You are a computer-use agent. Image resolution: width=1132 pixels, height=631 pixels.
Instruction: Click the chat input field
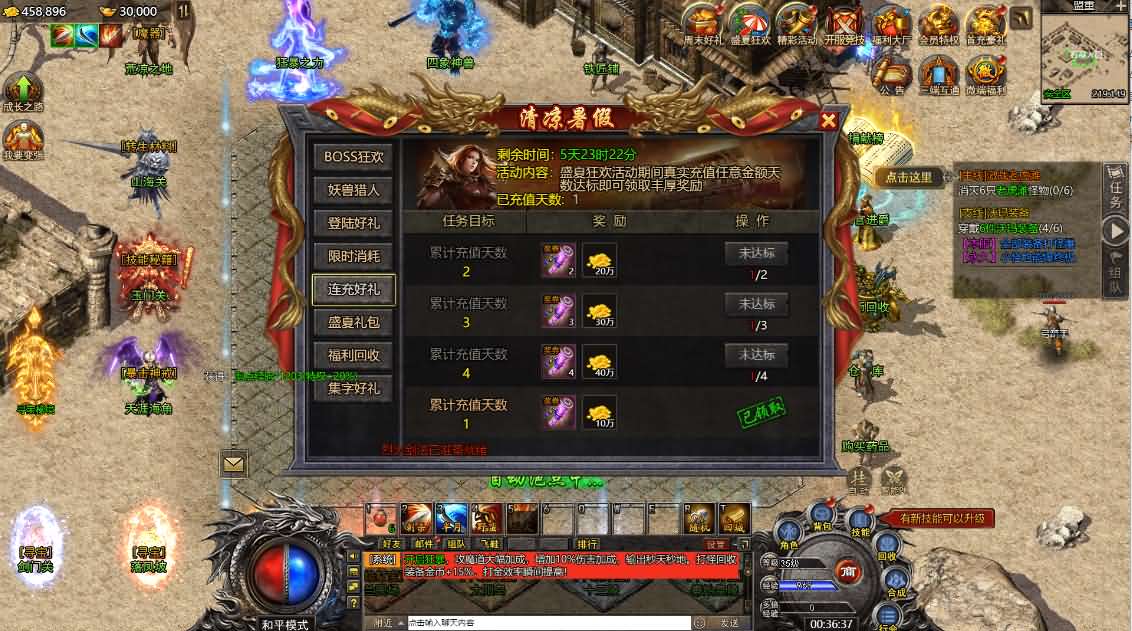(x=545, y=623)
